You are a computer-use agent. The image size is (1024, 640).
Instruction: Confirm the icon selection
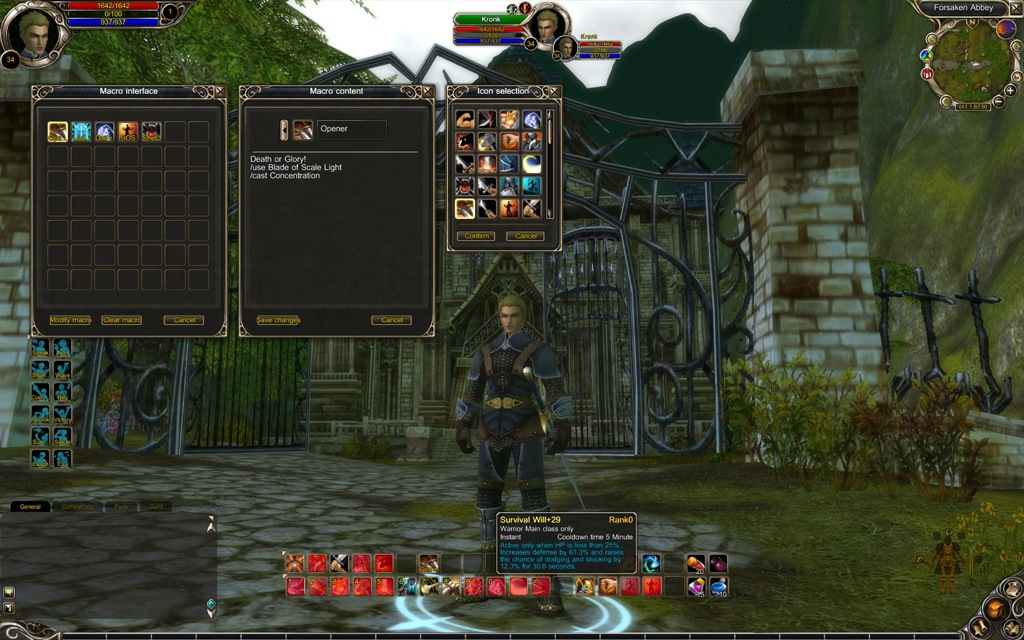click(x=475, y=236)
